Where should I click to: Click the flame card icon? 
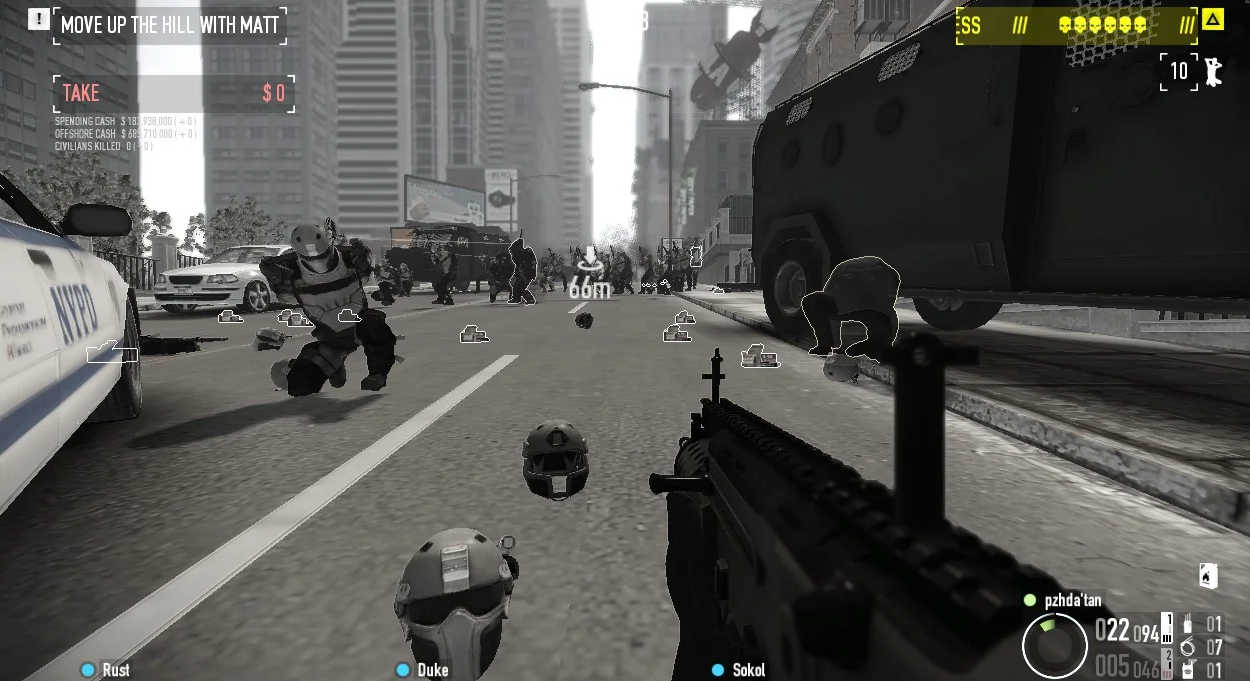(1208, 575)
